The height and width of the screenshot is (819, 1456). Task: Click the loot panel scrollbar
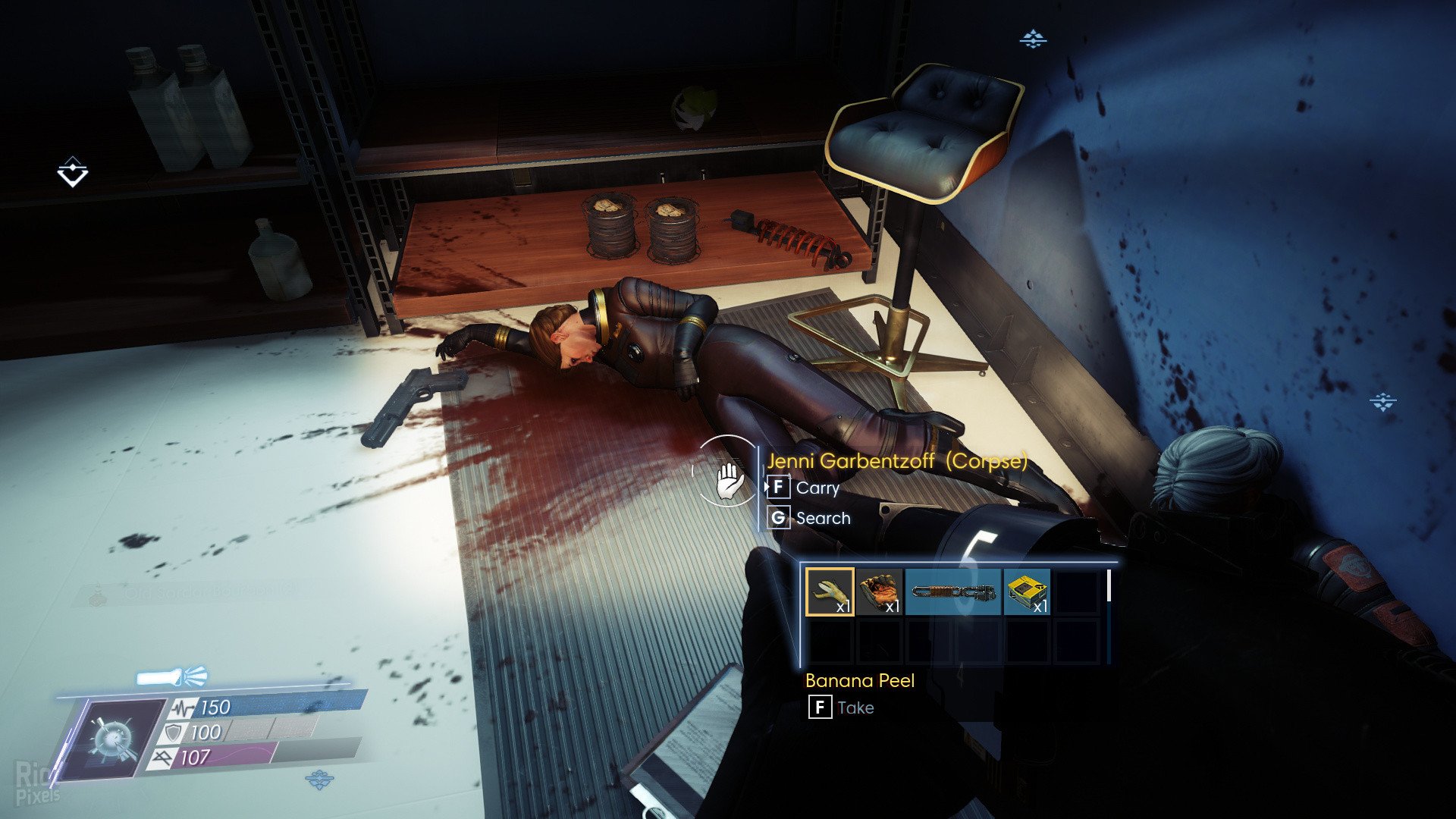point(1109,585)
